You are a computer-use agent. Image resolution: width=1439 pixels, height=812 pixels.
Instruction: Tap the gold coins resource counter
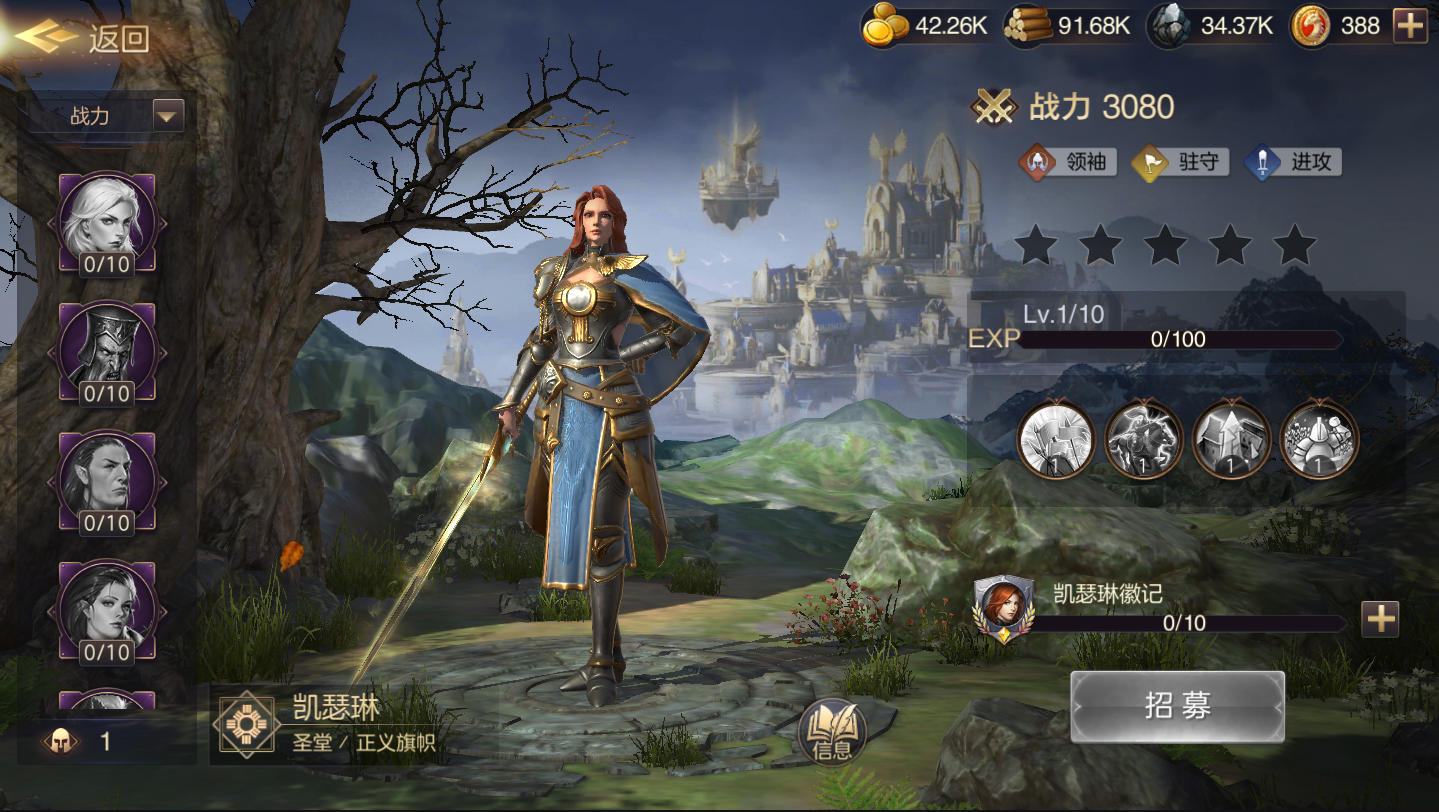[x=926, y=26]
